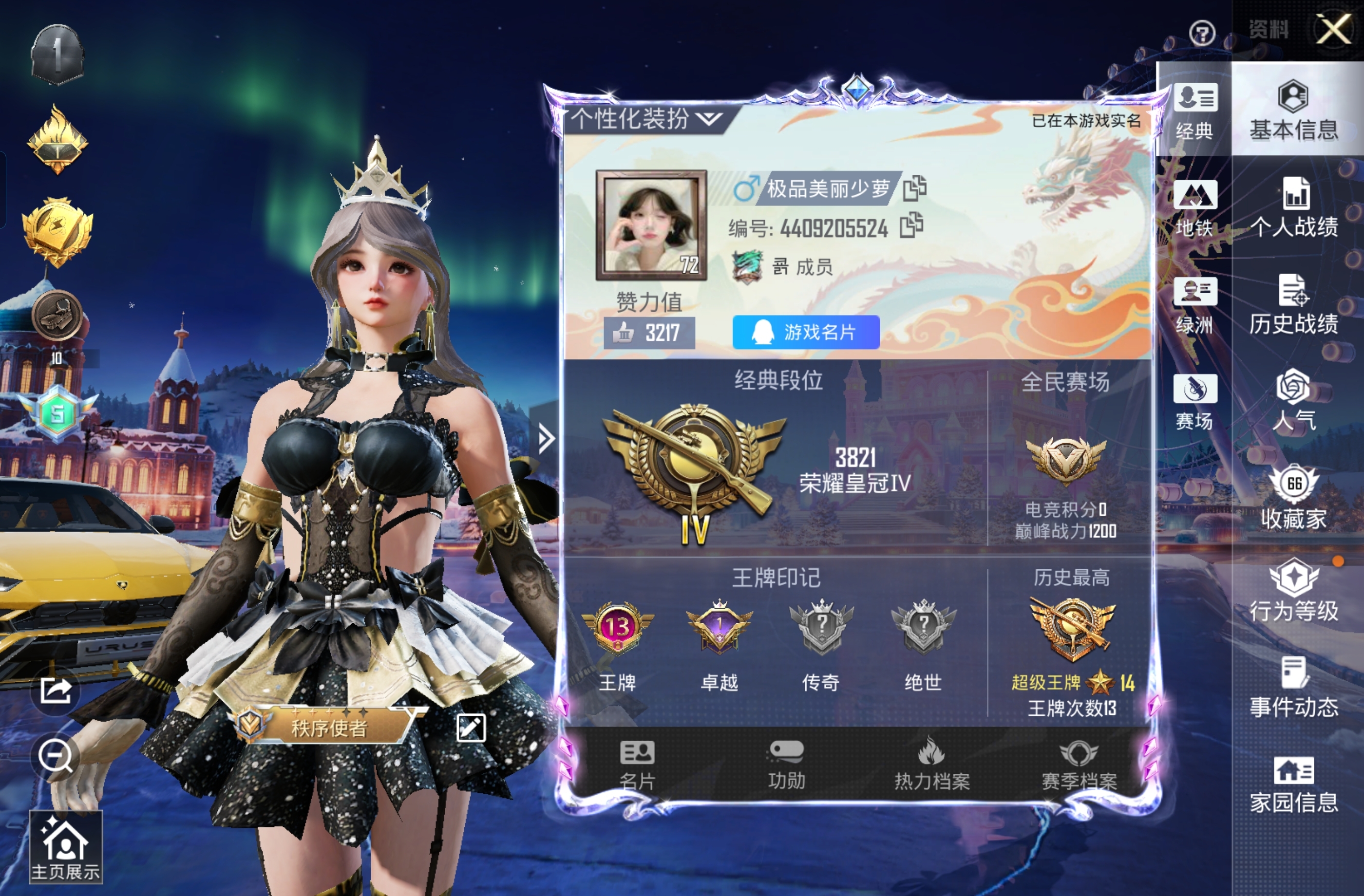Click the 游戏名片 QQ button
Screen dimensions: 1364x896
(805, 333)
